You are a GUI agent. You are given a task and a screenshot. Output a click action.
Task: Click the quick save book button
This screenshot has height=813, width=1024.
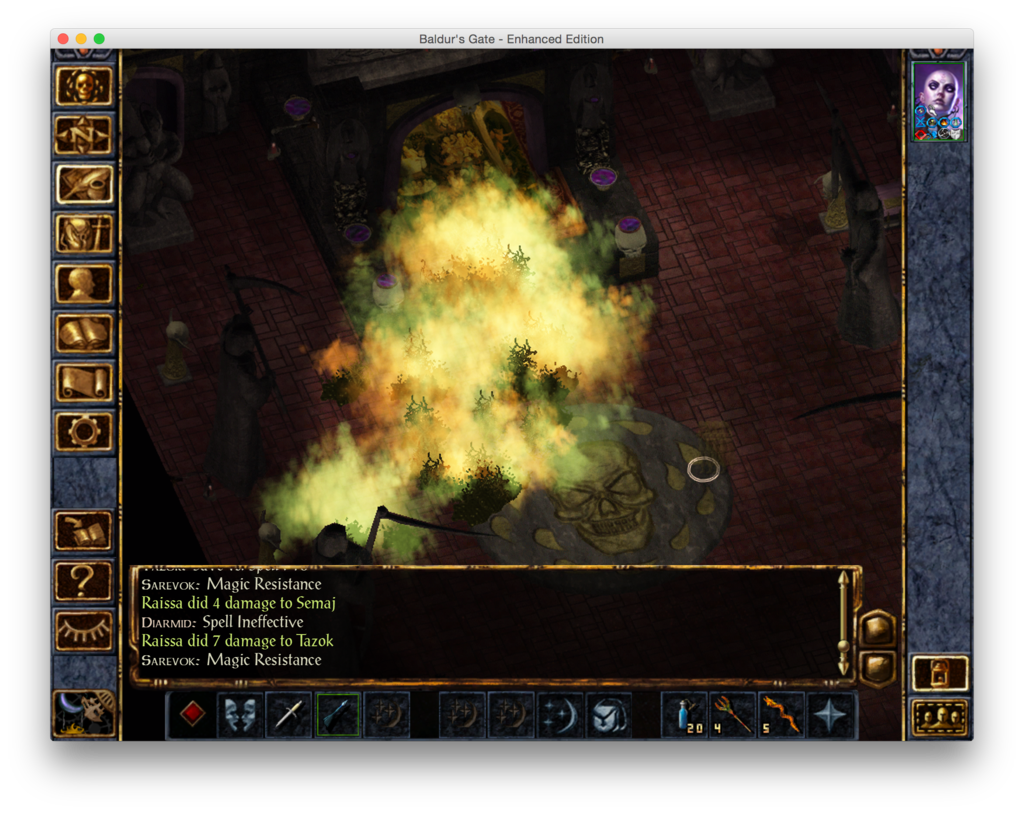(x=84, y=531)
